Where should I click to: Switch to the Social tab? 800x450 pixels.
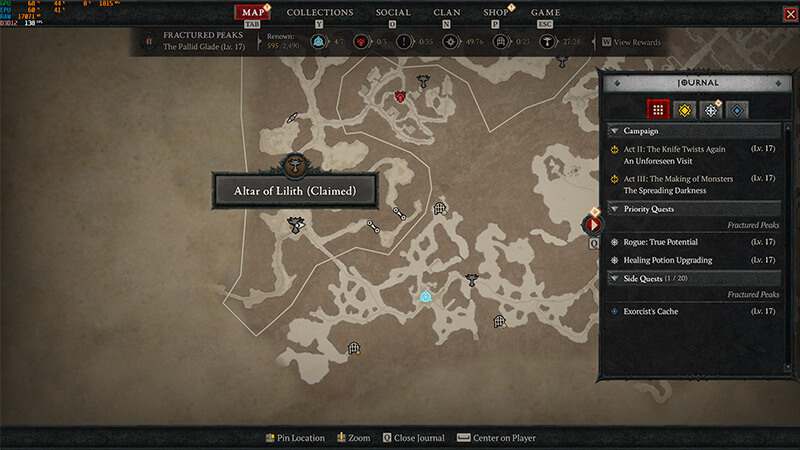(392, 13)
